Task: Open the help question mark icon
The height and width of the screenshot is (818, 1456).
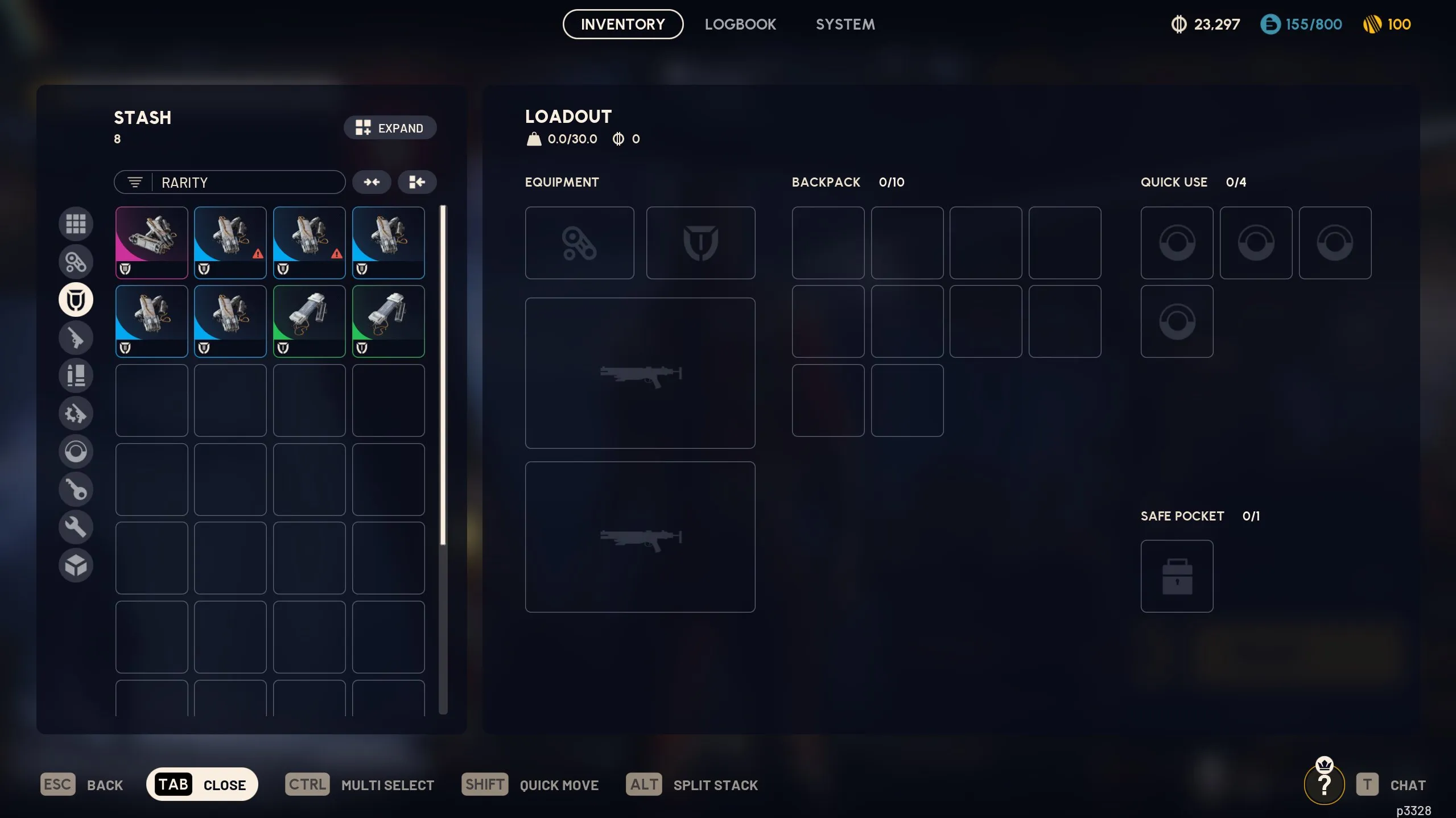Action: (x=1324, y=783)
